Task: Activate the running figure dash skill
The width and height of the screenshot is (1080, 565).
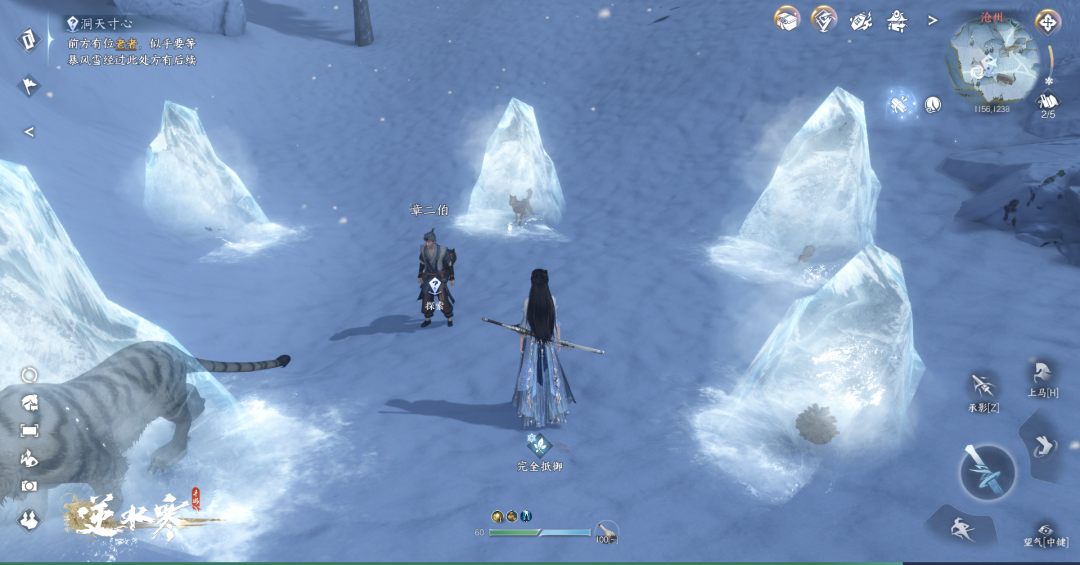Action: (959, 526)
